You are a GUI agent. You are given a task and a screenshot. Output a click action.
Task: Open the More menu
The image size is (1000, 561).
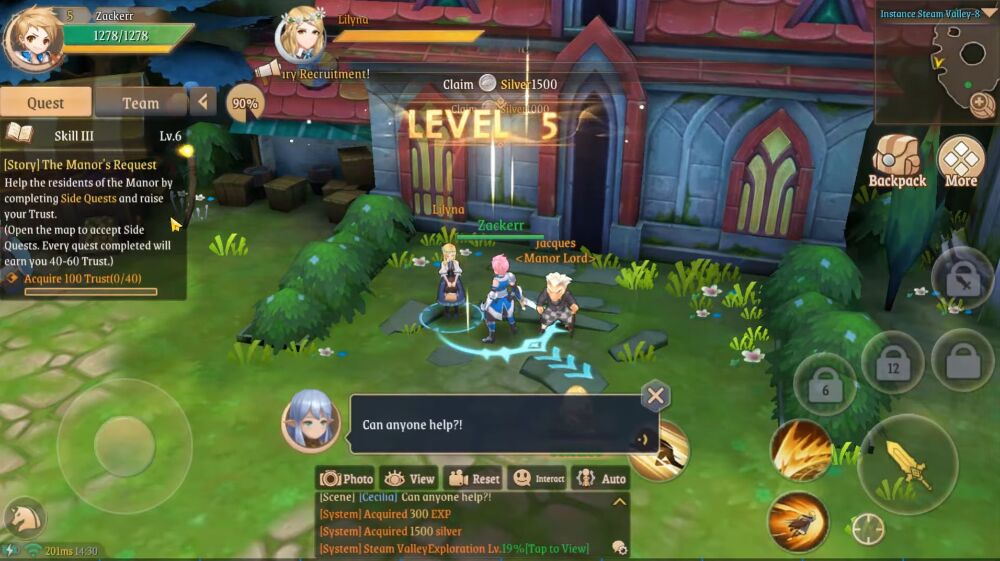pyautogui.click(x=960, y=162)
